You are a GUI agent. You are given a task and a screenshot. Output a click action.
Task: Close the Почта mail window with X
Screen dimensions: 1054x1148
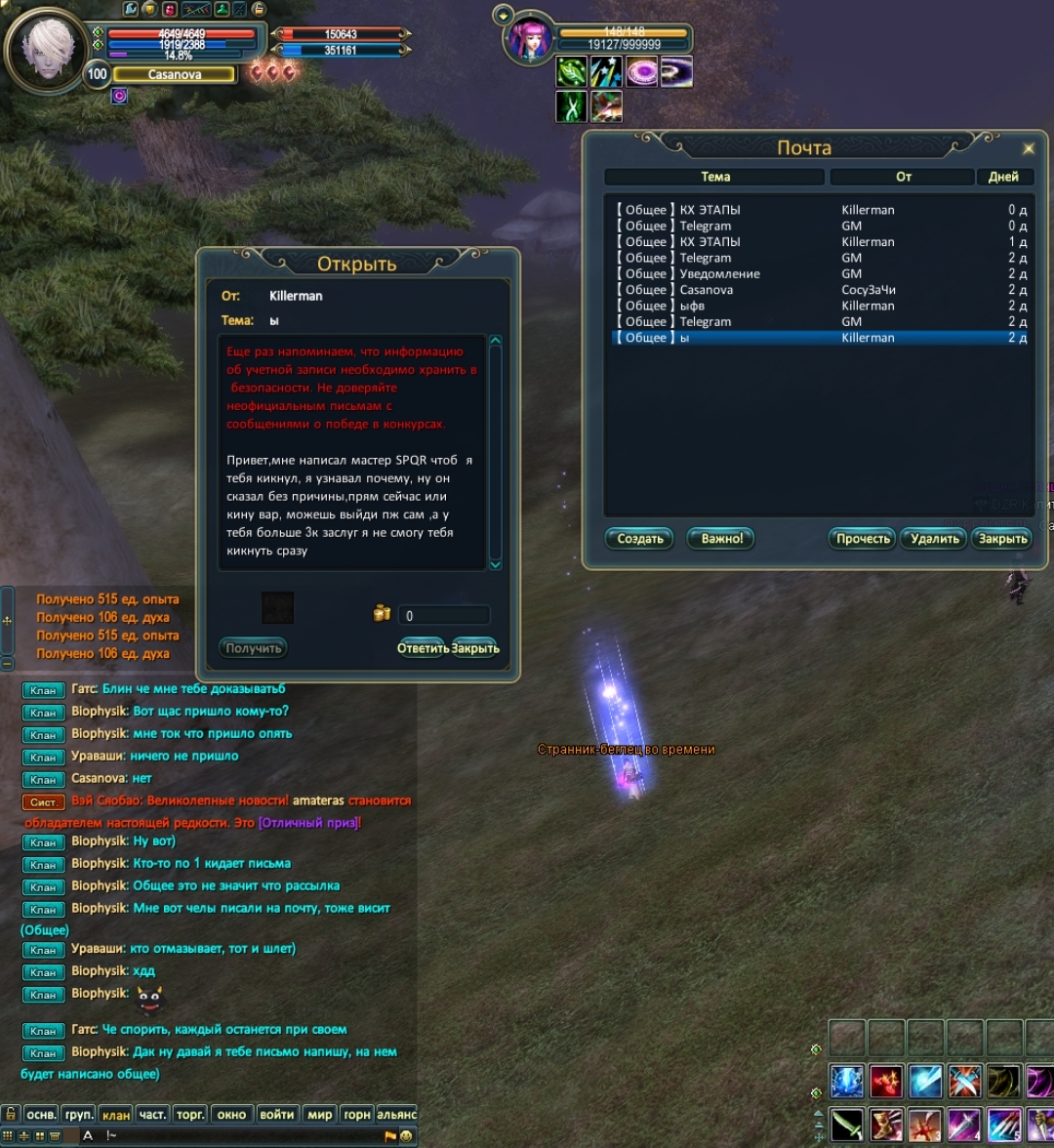pos(1028,148)
